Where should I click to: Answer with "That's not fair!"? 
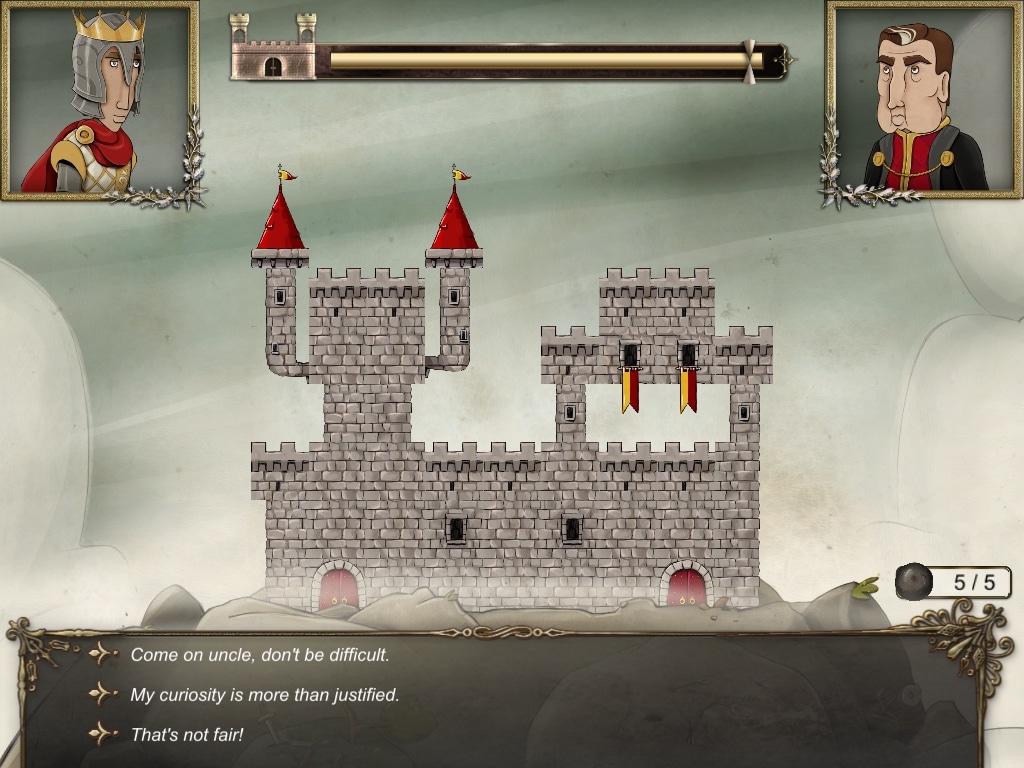coord(187,735)
